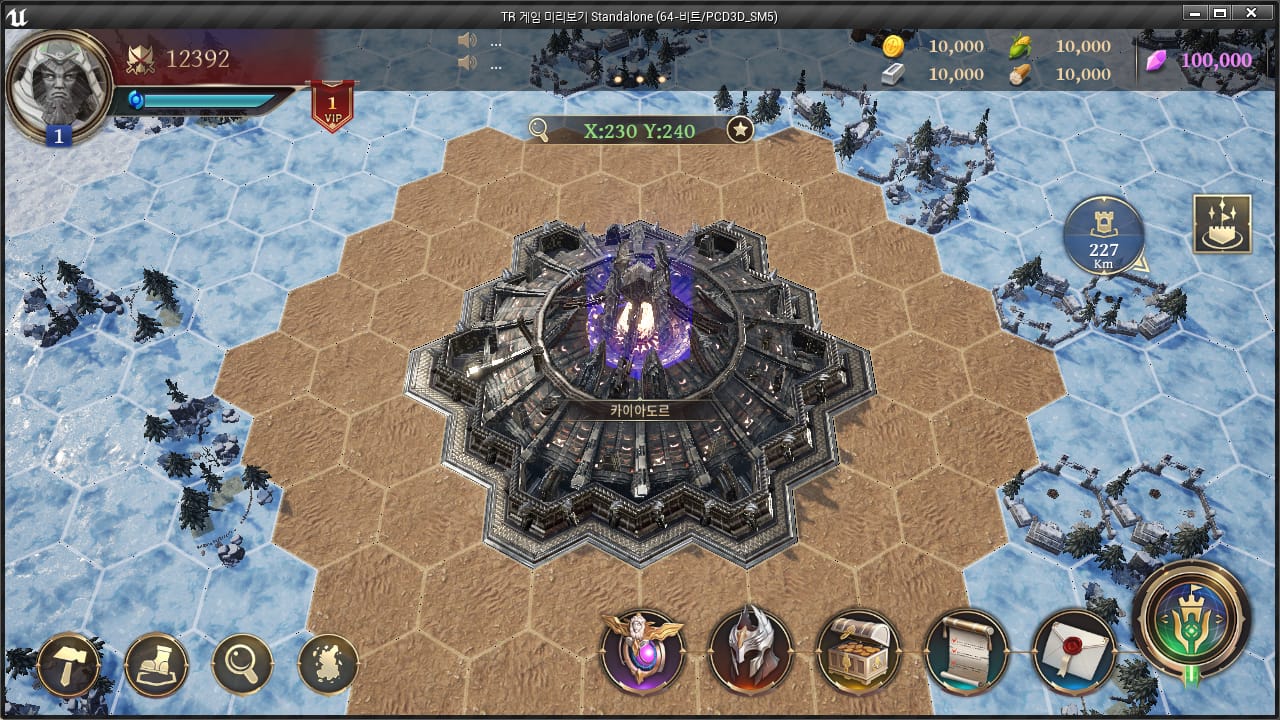The image size is (1280, 720).
Task: Open the sealed envelope mail
Action: [x=1073, y=651]
